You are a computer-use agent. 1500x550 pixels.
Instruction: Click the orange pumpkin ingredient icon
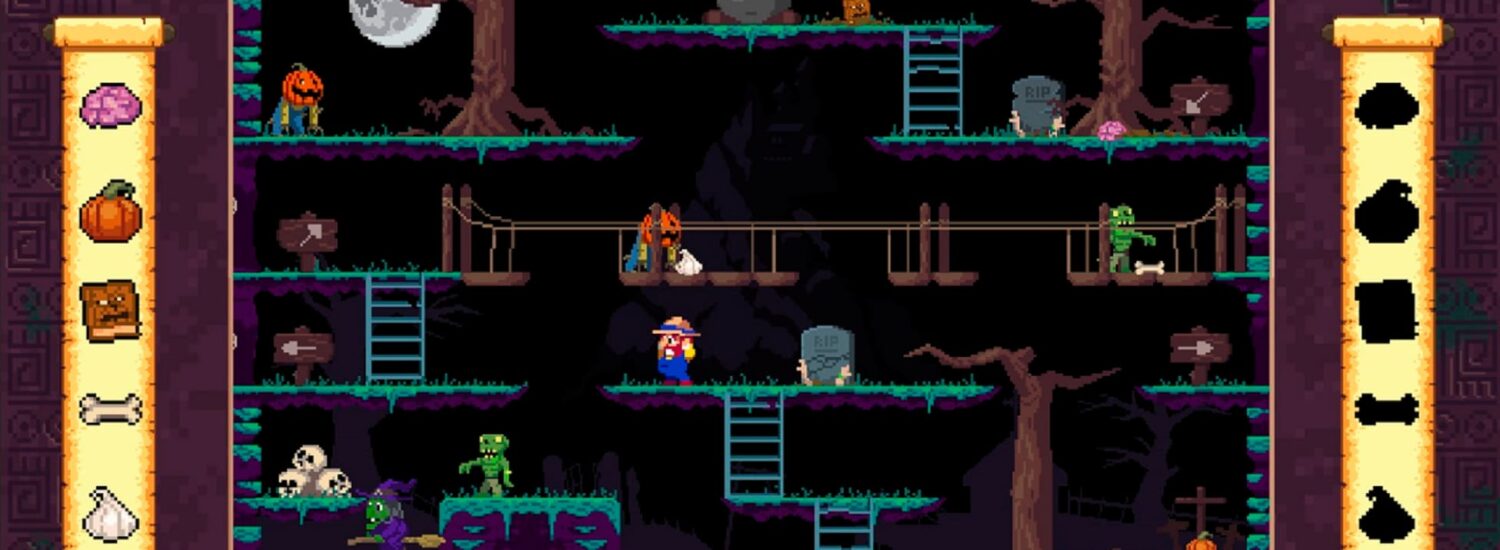(x=110, y=212)
